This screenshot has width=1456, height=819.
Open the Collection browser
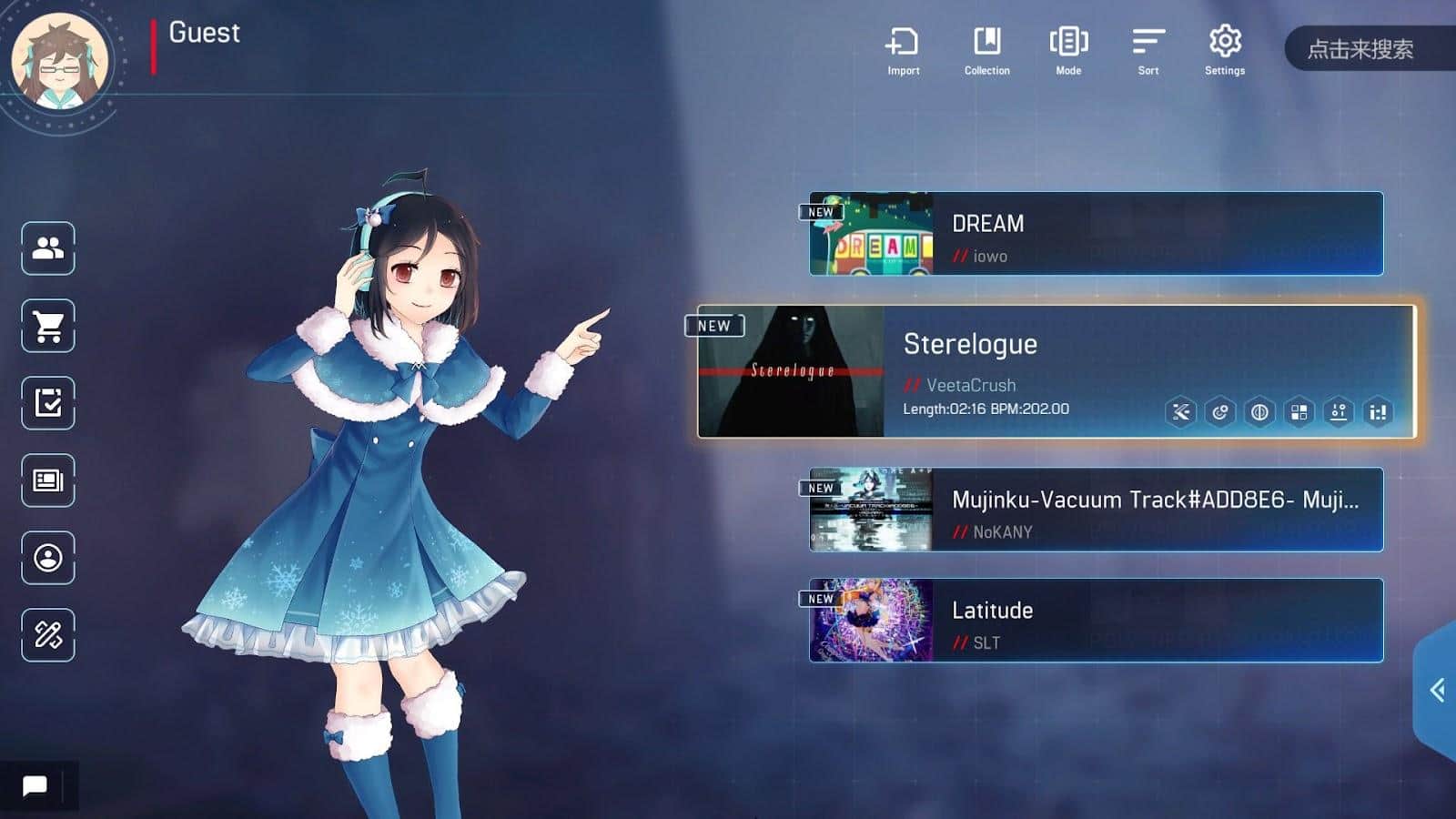(986, 50)
